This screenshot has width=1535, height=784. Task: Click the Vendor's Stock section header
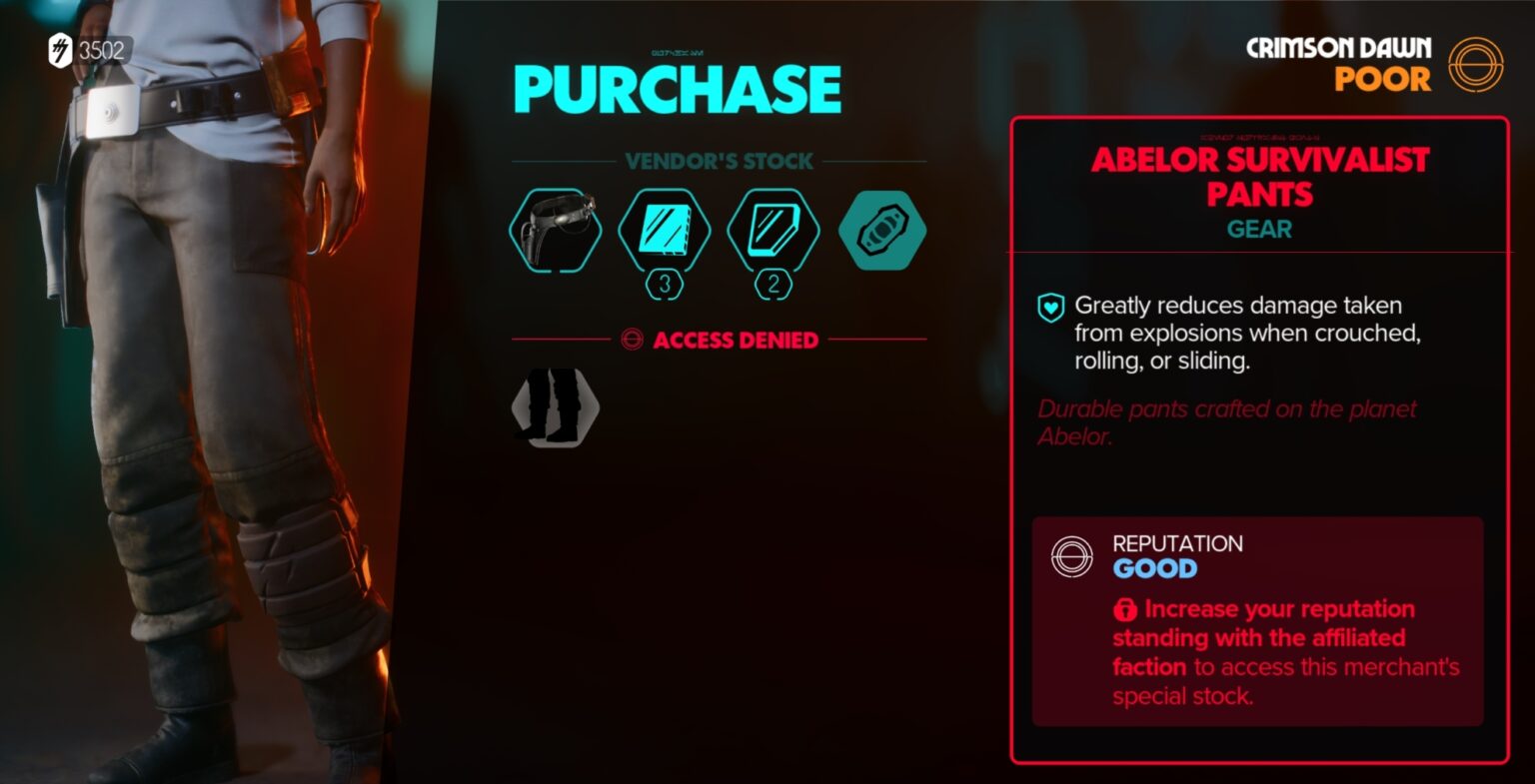click(x=718, y=161)
